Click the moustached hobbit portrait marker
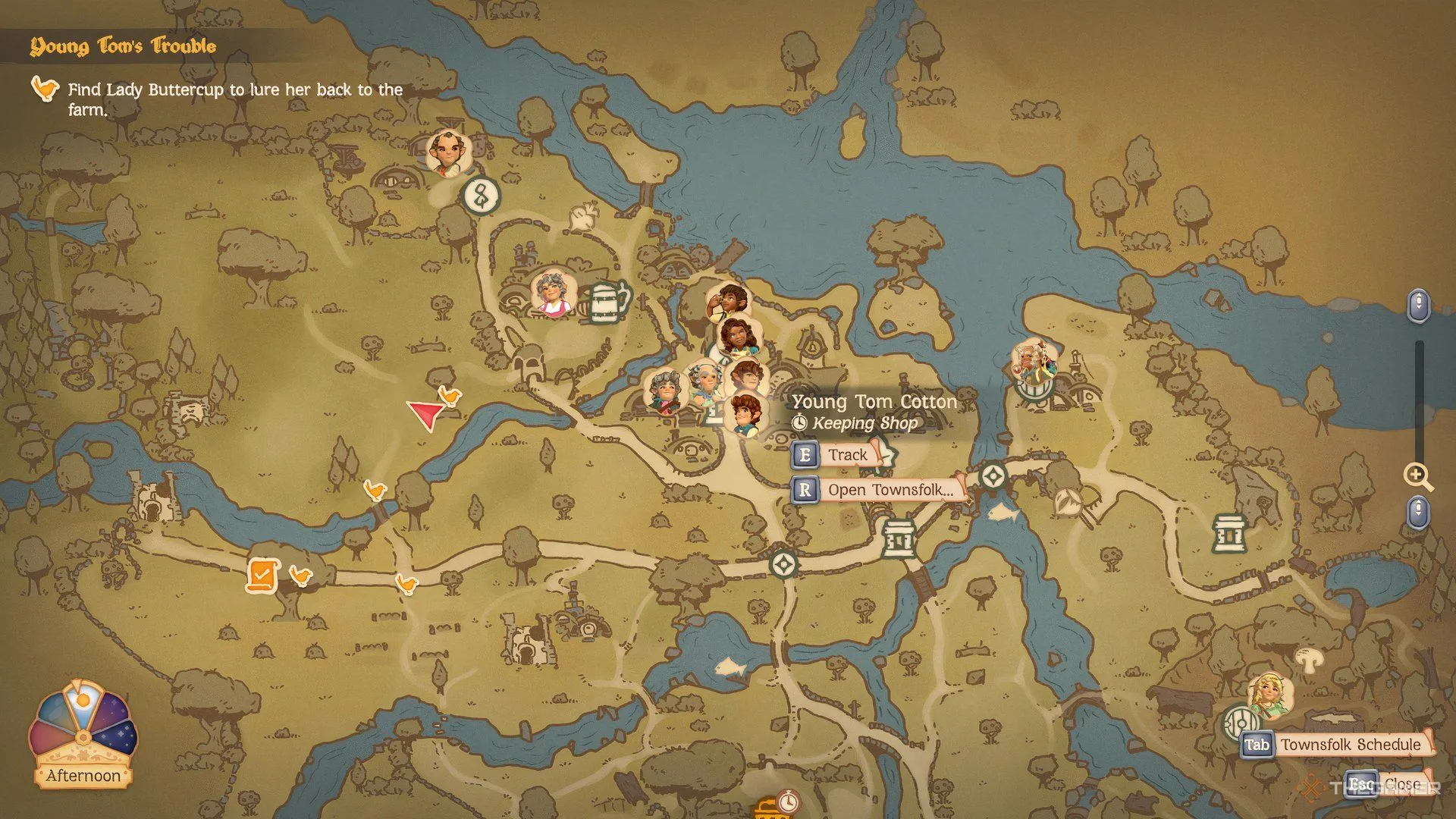Viewport: 1456px width, 819px height. point(447,152)
